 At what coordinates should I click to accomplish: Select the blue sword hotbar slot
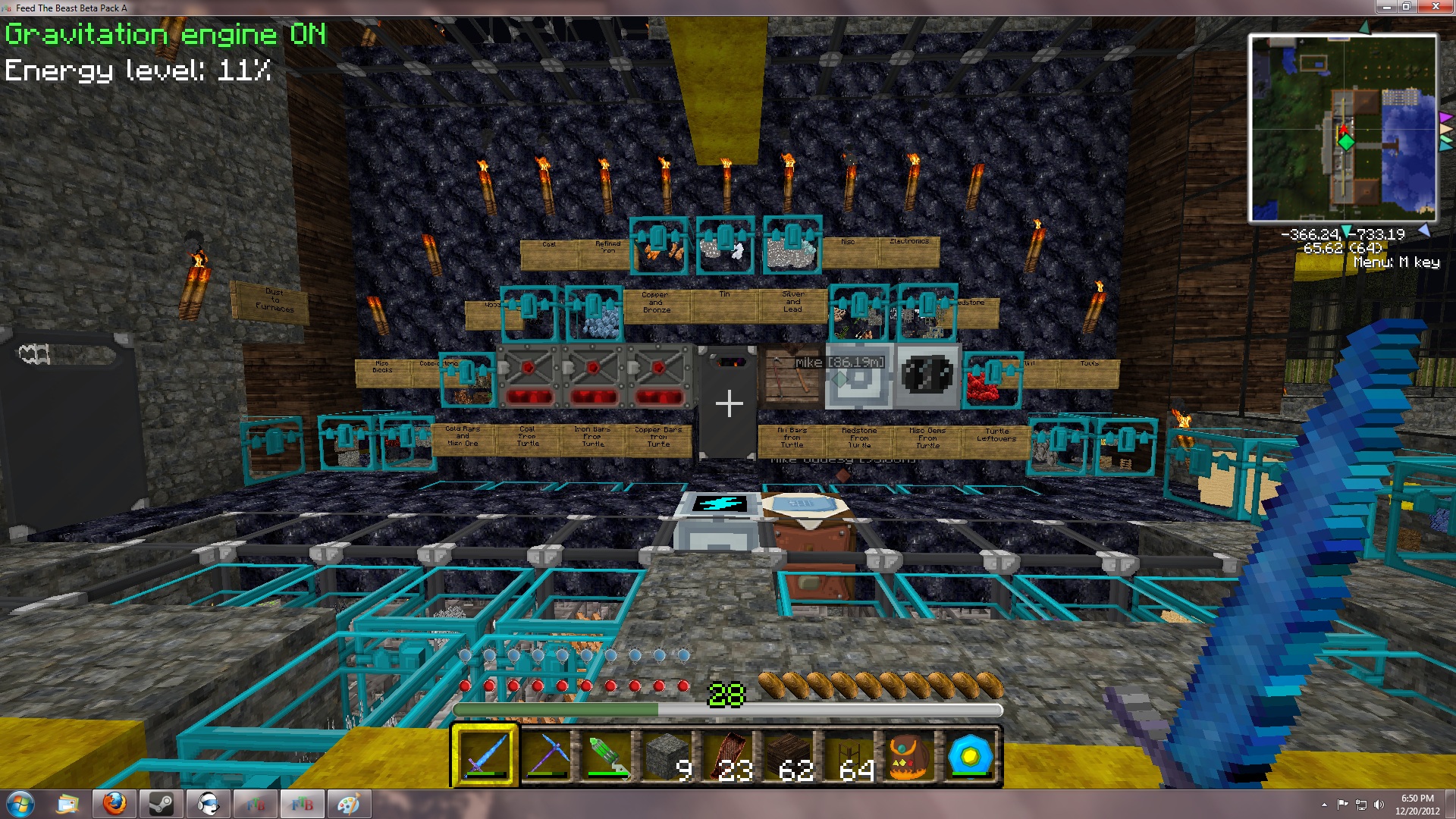tap(485, 756)
